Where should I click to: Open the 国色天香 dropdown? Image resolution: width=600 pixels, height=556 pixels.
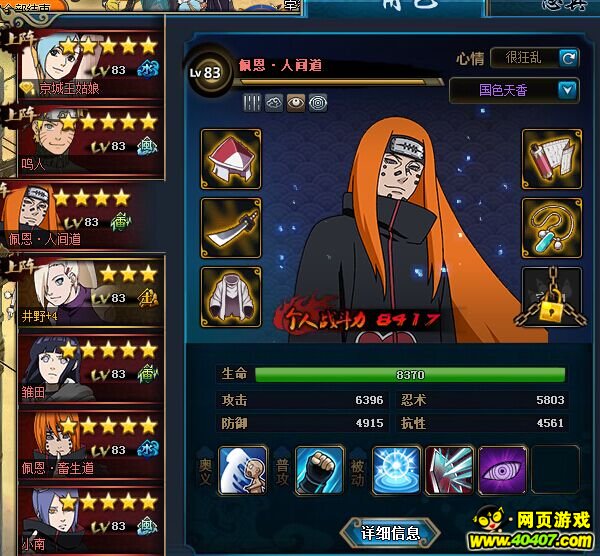pyautogui.click(x=567, y=91)
